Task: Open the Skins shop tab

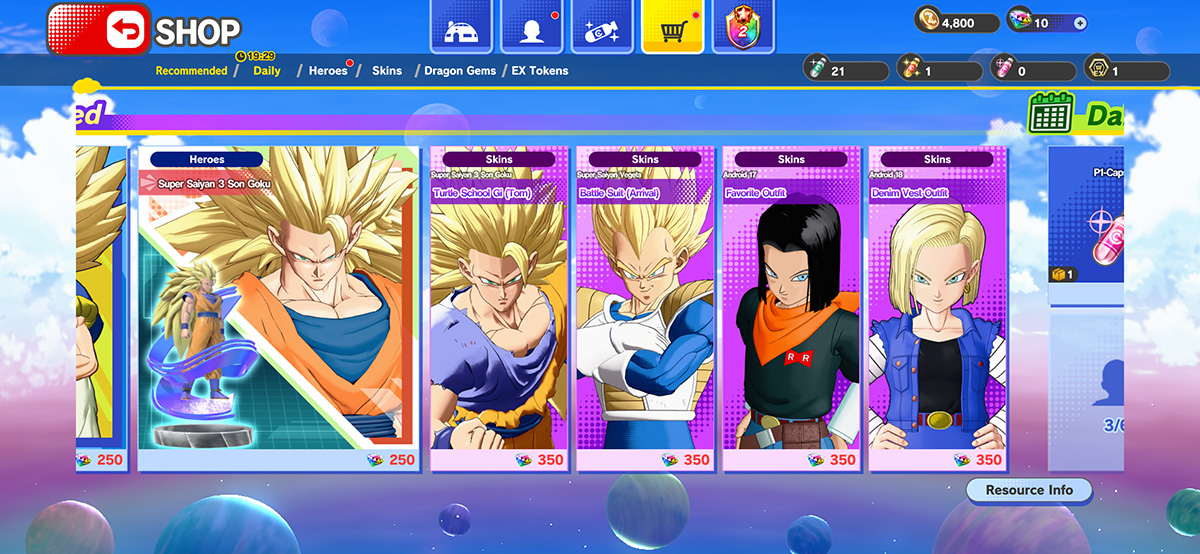Action: click(x=387, y=71)
